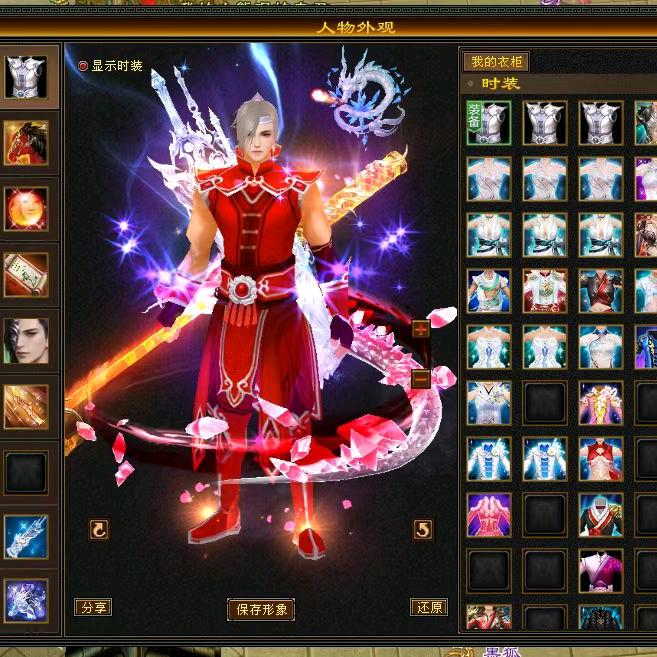Choose the golden yellow and purple outfit

pos(600,403)
